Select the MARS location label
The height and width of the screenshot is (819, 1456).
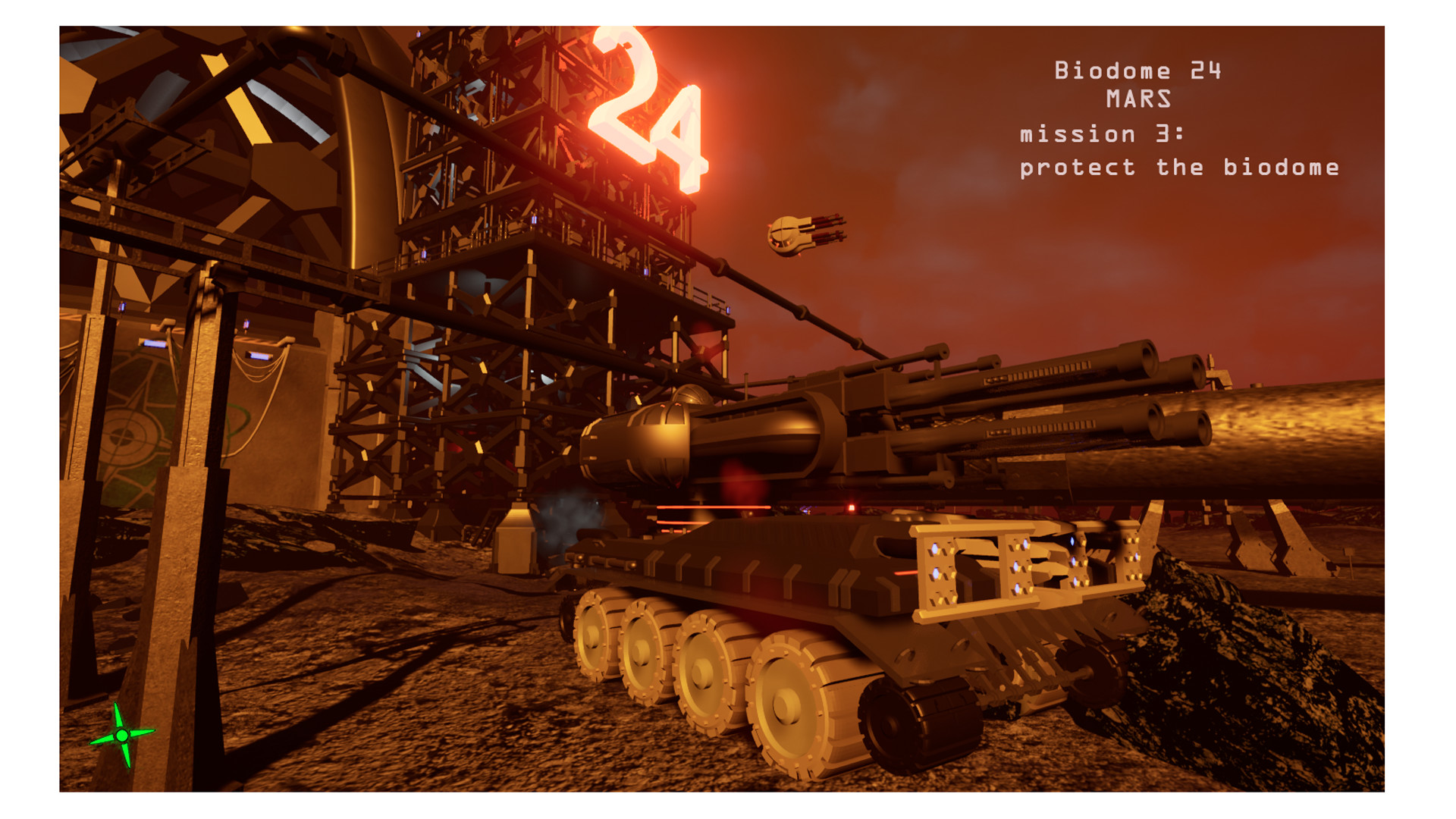[1137, 99]
